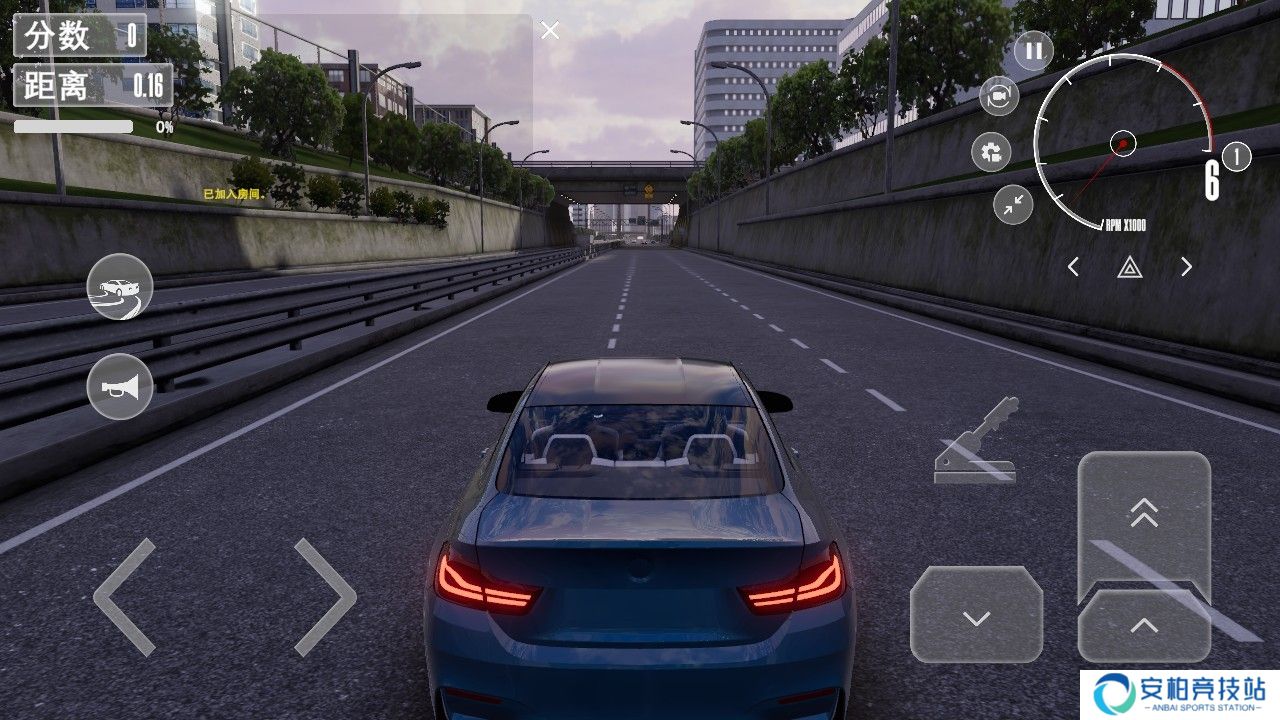Viewport: 1280px width, 720px height.
Task: Apply the down-chevron brake pedal
Action: (x=976, y=616)
